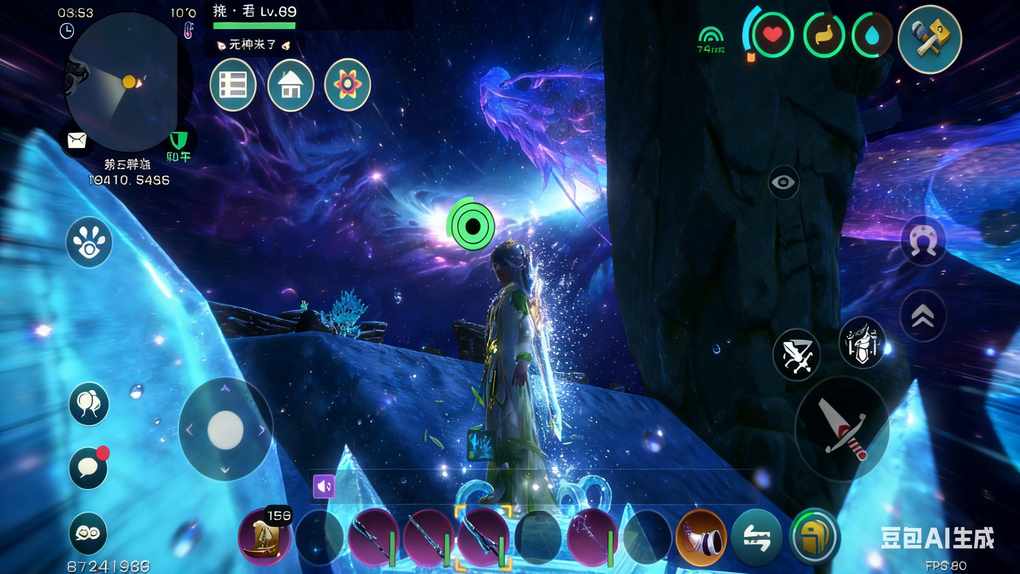Tap the swap arrows hotbar button
Viewport: 1020px width, 574px height.
(x=756, y=537)
